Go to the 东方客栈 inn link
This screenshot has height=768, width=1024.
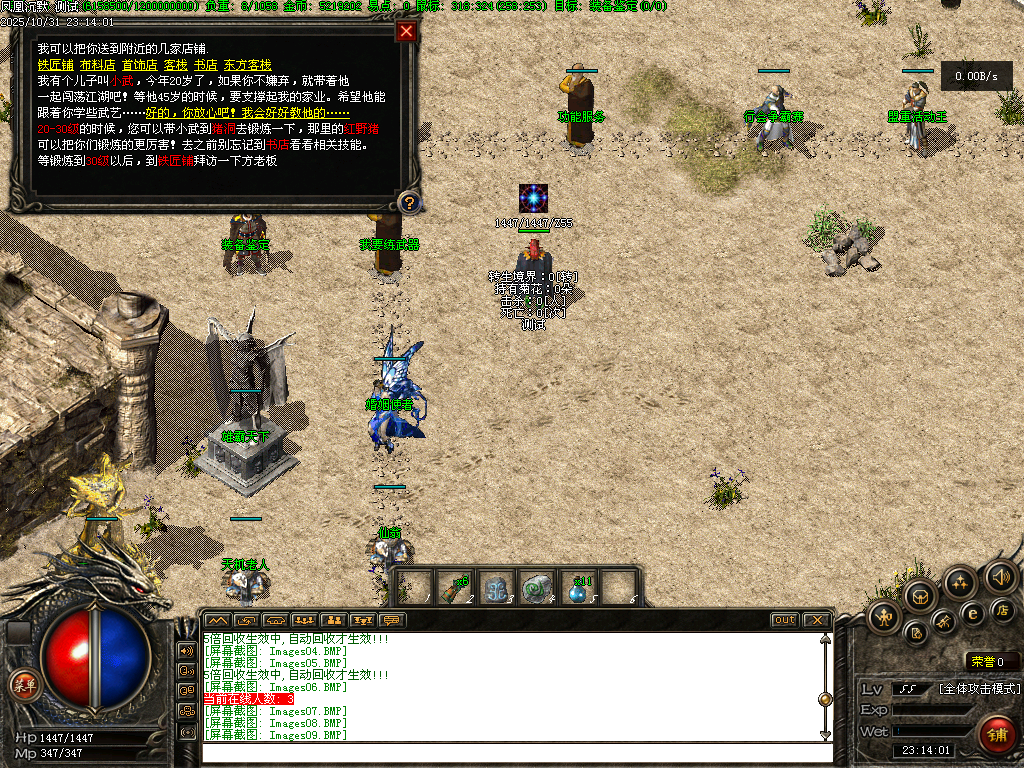247,65
